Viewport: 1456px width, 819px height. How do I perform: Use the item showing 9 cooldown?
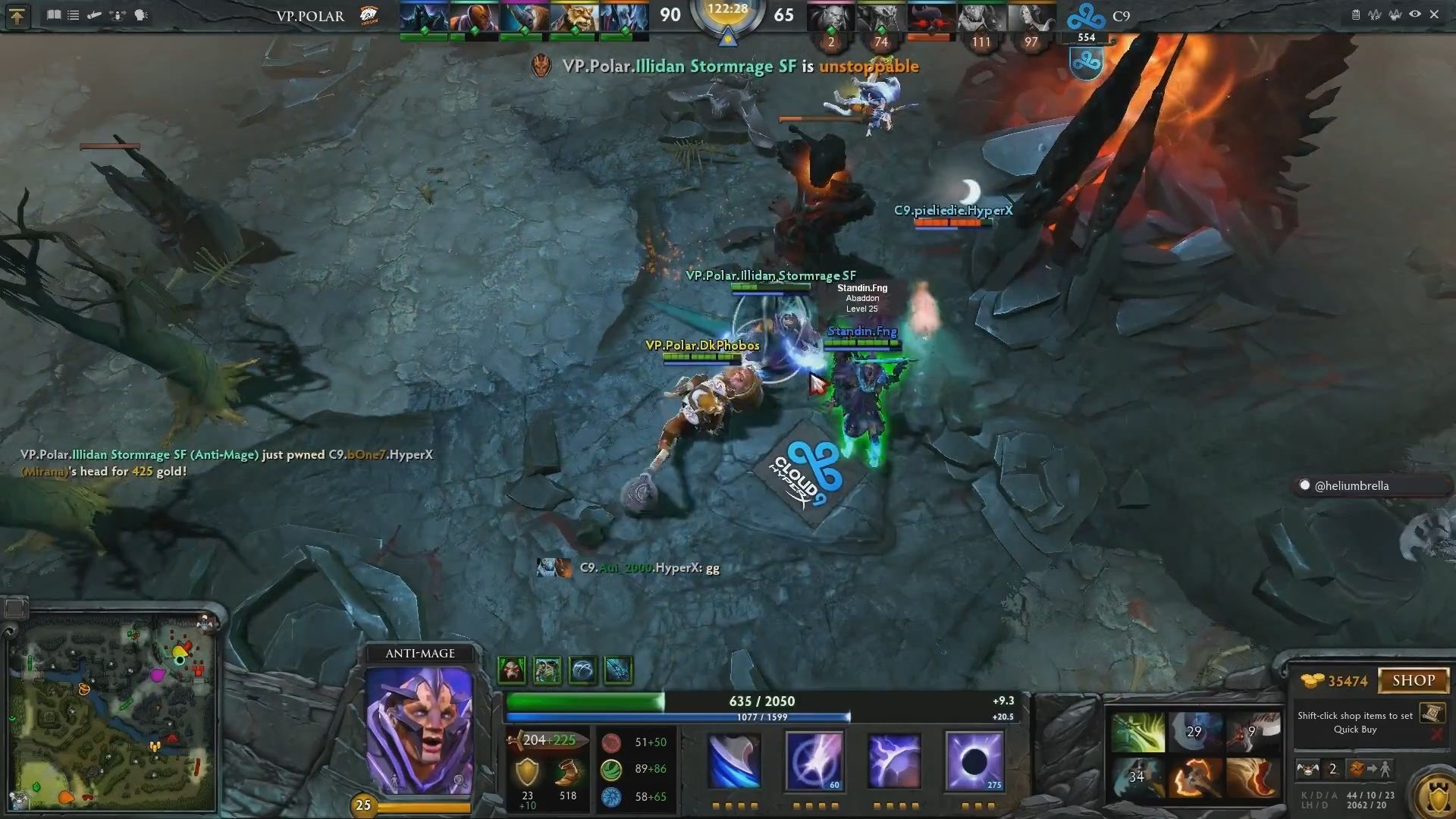pos(1252,732)
